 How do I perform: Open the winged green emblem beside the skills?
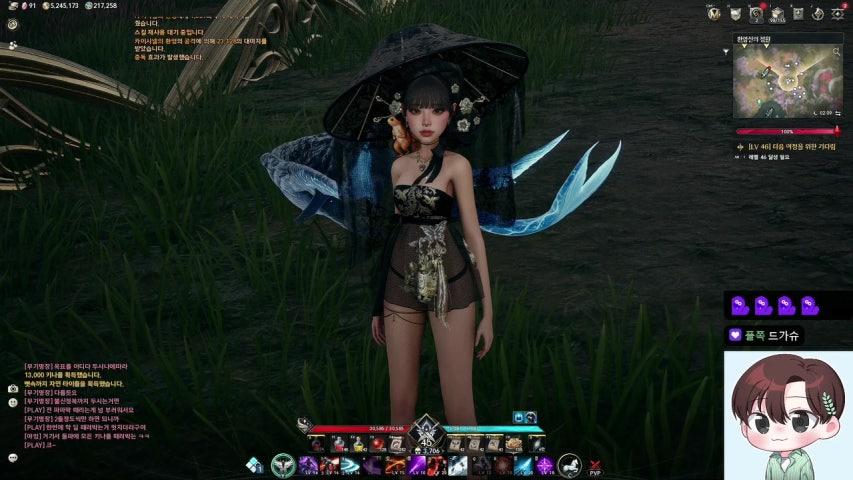coord(283,465)
